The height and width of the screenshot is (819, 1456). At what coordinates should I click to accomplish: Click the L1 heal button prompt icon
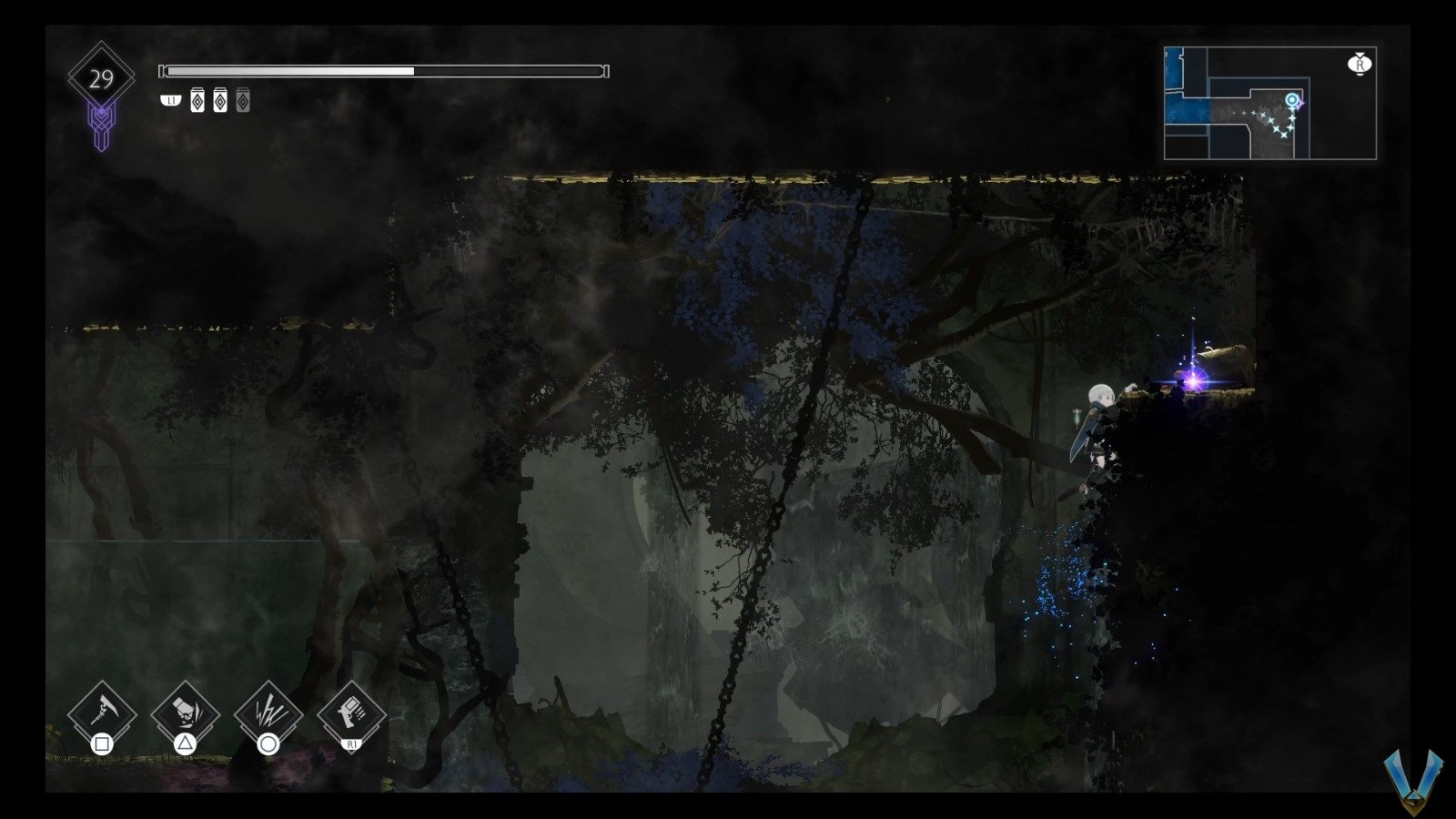tap(171, 100)
